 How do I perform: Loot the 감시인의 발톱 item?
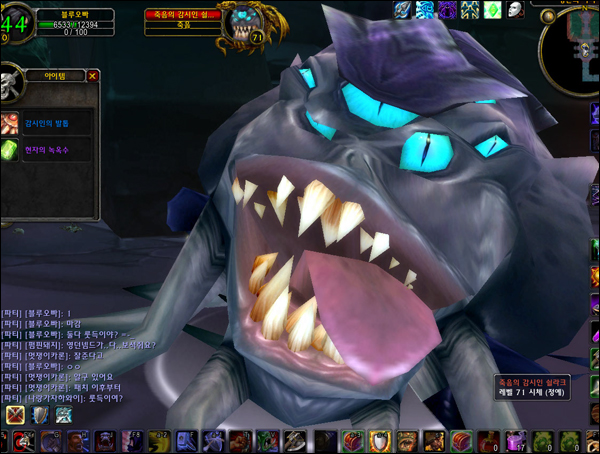coord(11,123)
